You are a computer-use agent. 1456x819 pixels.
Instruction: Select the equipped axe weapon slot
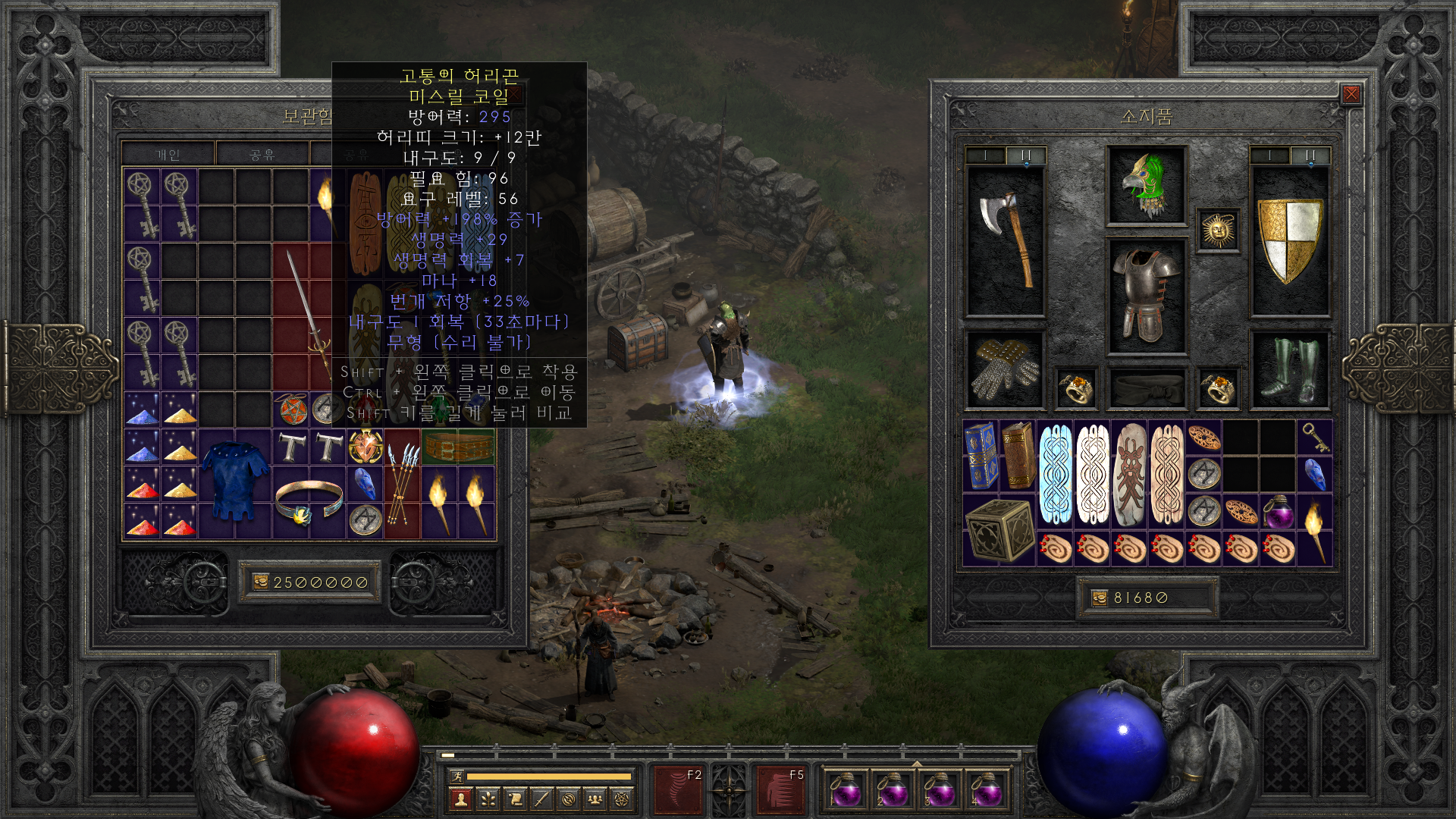pos(1005,241)
